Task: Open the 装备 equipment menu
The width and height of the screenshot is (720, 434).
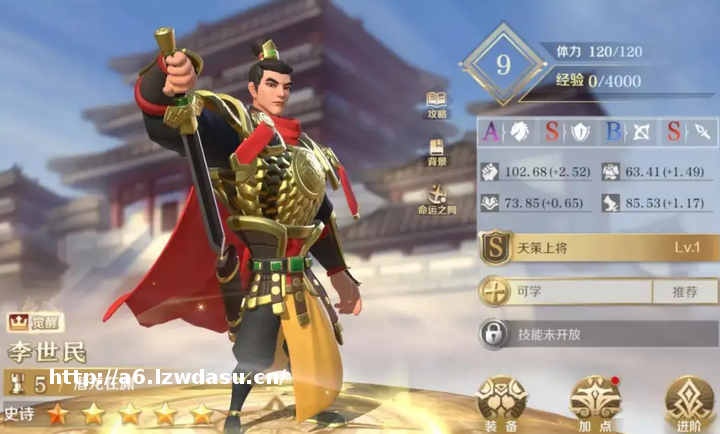Action: tap(501, 402)
